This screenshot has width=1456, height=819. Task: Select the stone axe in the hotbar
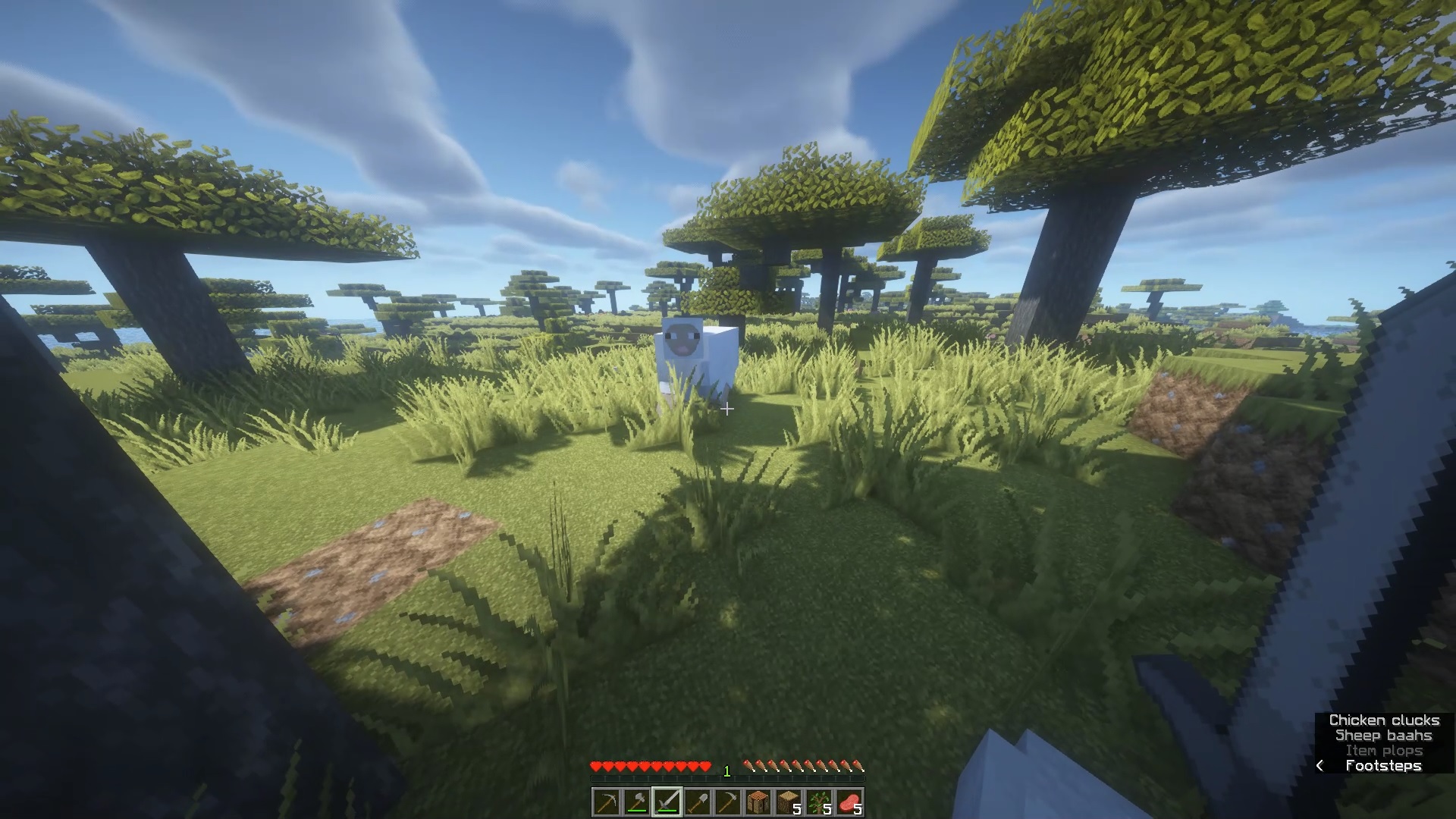point(636,802)
